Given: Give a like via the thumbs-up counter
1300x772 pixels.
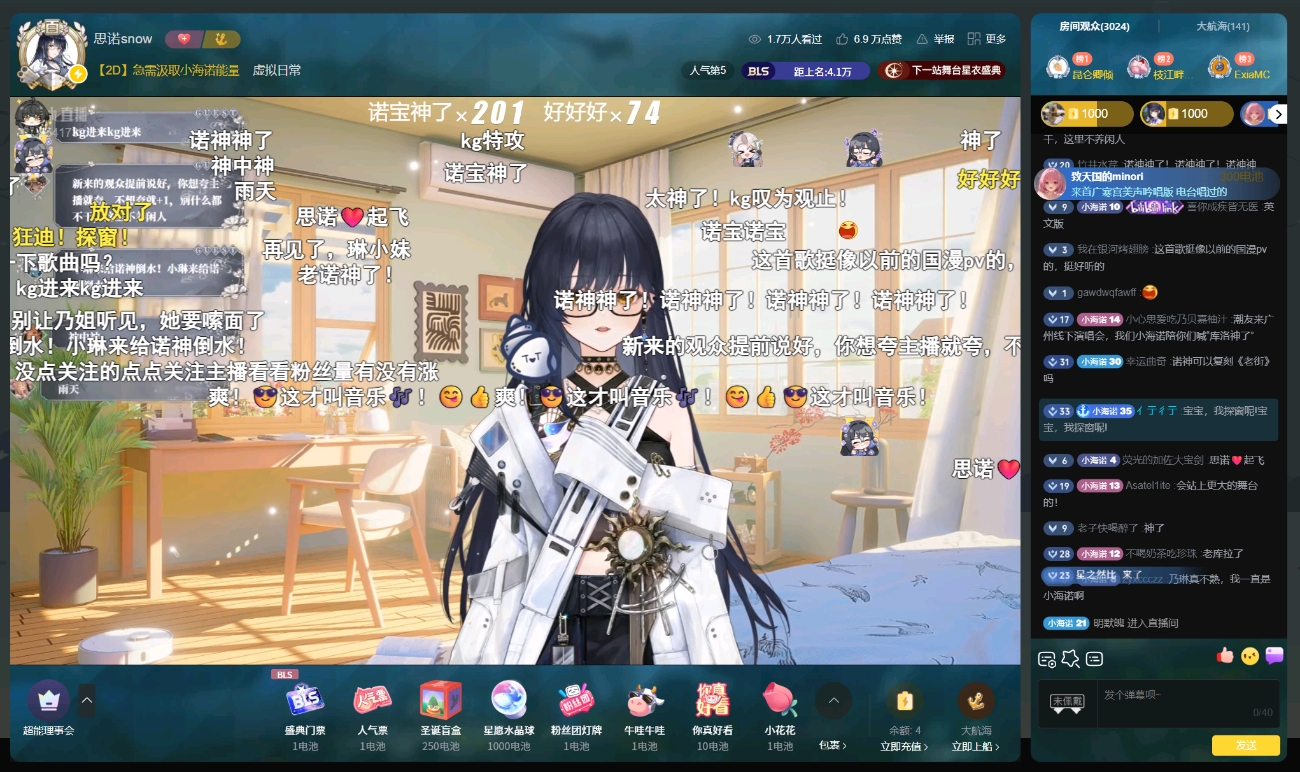Looking at the screenshot, I should point(868,39).
